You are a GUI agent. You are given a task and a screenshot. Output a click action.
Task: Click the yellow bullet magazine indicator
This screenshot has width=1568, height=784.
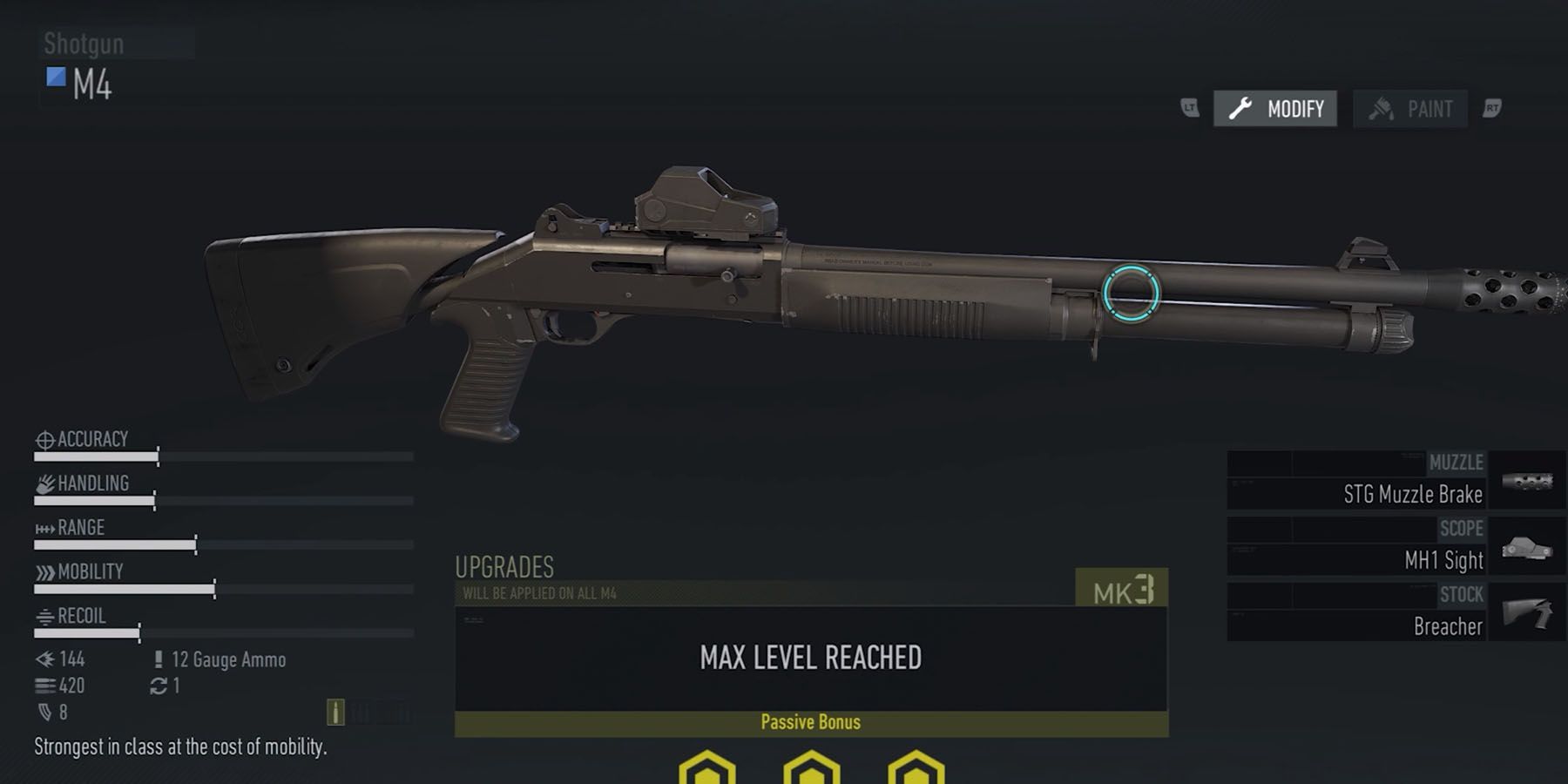pos(337,710)
